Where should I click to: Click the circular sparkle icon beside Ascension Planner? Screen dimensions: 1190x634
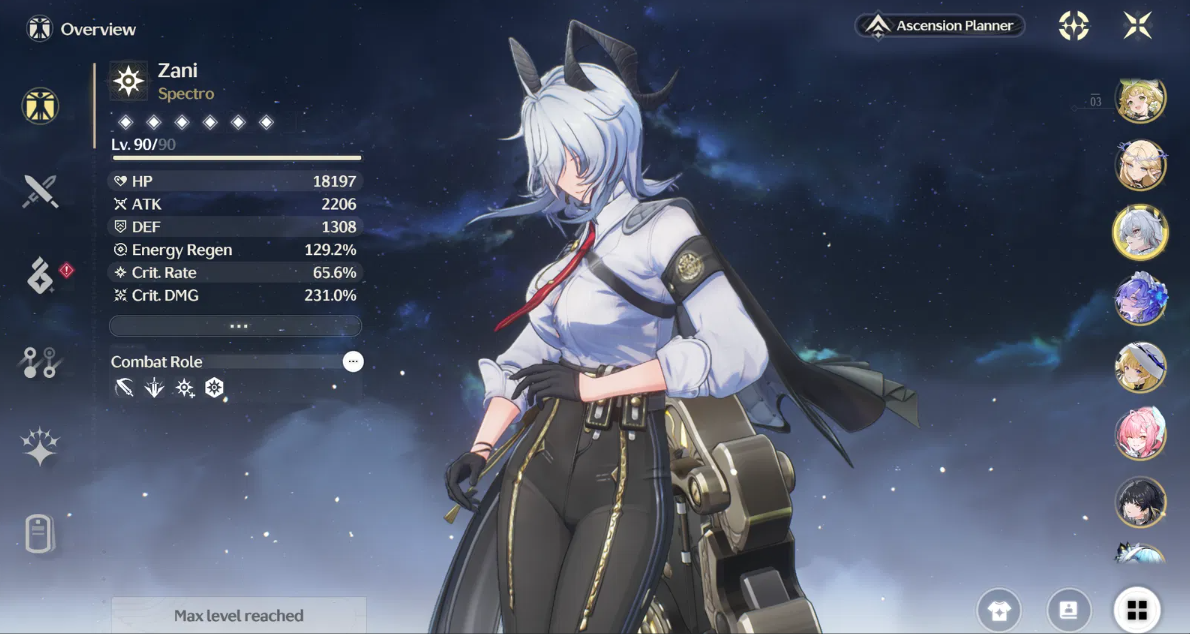[x=1074, y=26]
